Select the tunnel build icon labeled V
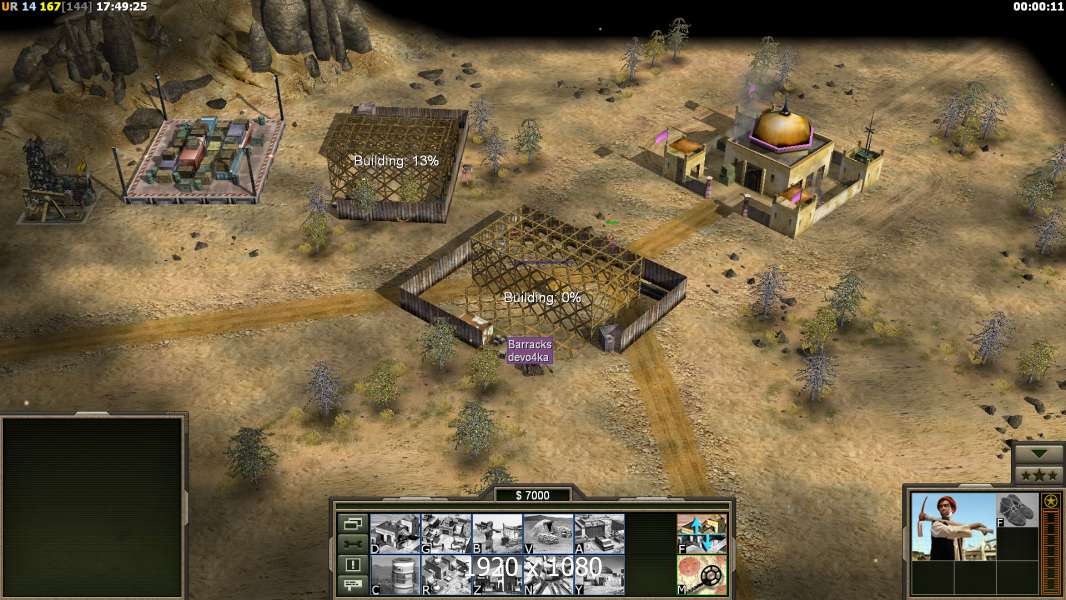 point(548,533)
